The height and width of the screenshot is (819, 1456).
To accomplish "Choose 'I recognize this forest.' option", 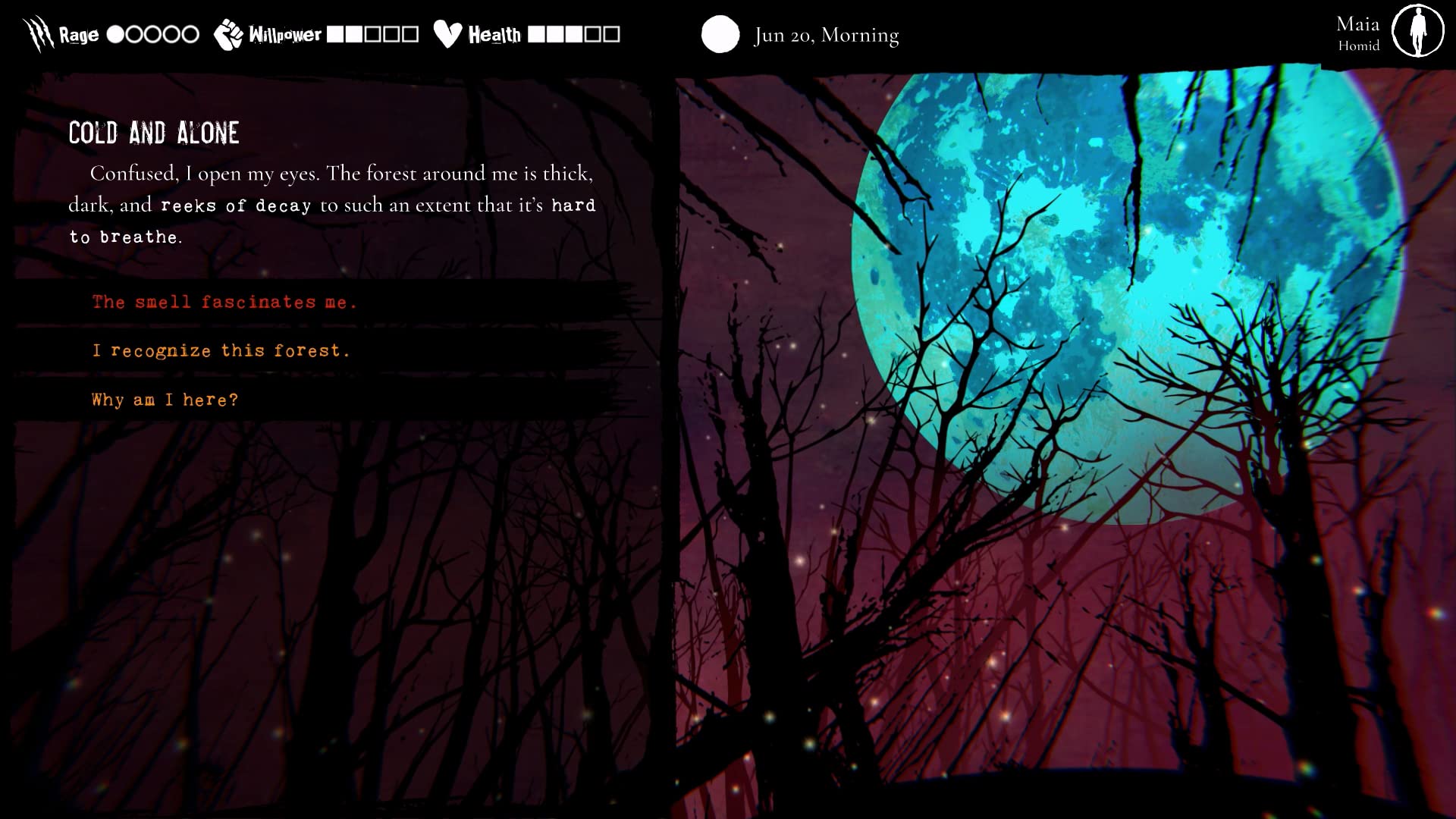I will coord(221,350).
